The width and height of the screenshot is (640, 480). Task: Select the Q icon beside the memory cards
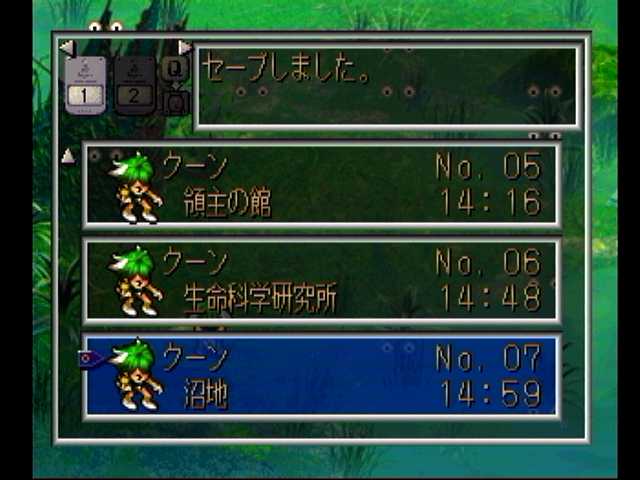click(175, 68)
